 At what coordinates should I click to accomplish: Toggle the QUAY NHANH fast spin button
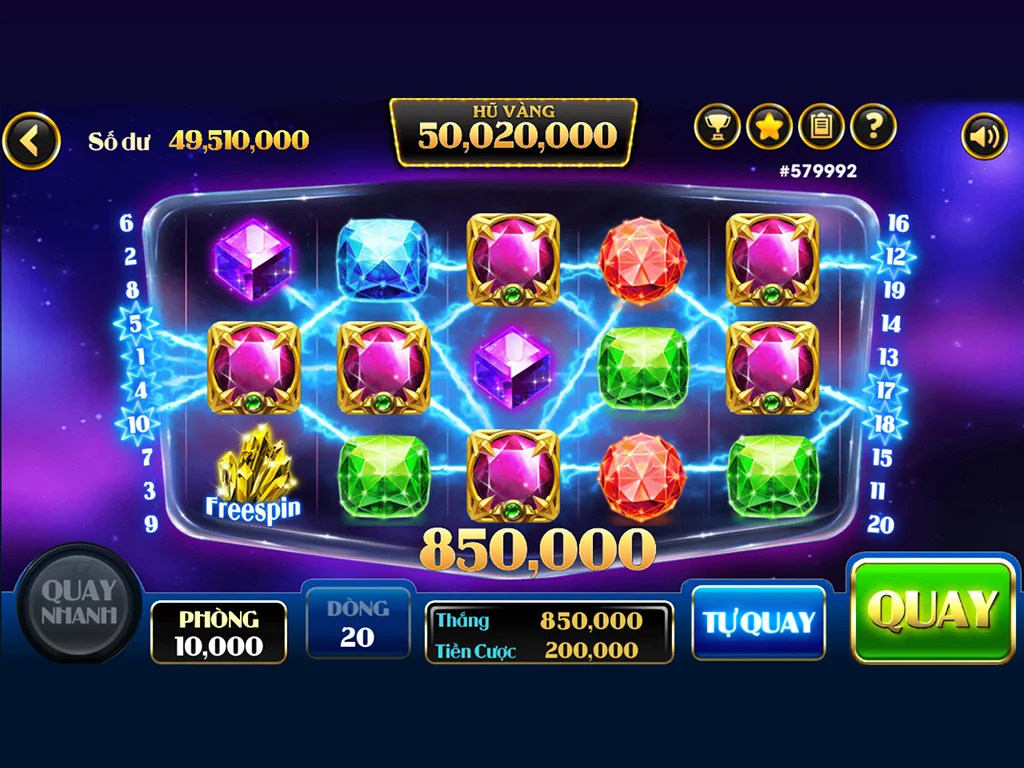79,602
